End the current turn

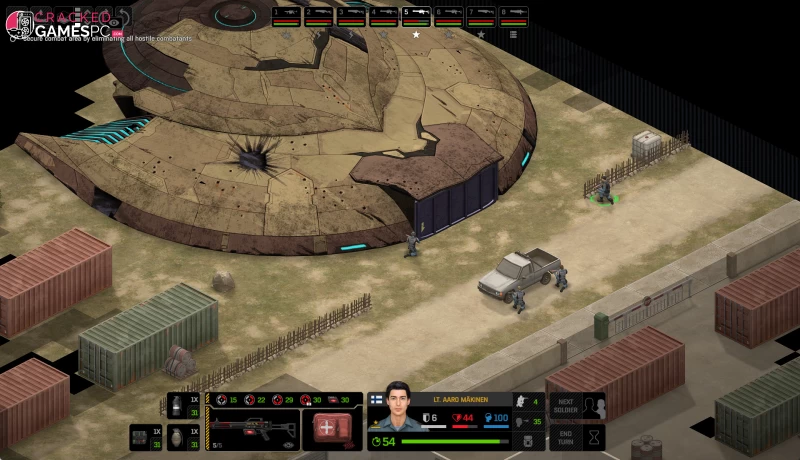[x=578, y=437]
